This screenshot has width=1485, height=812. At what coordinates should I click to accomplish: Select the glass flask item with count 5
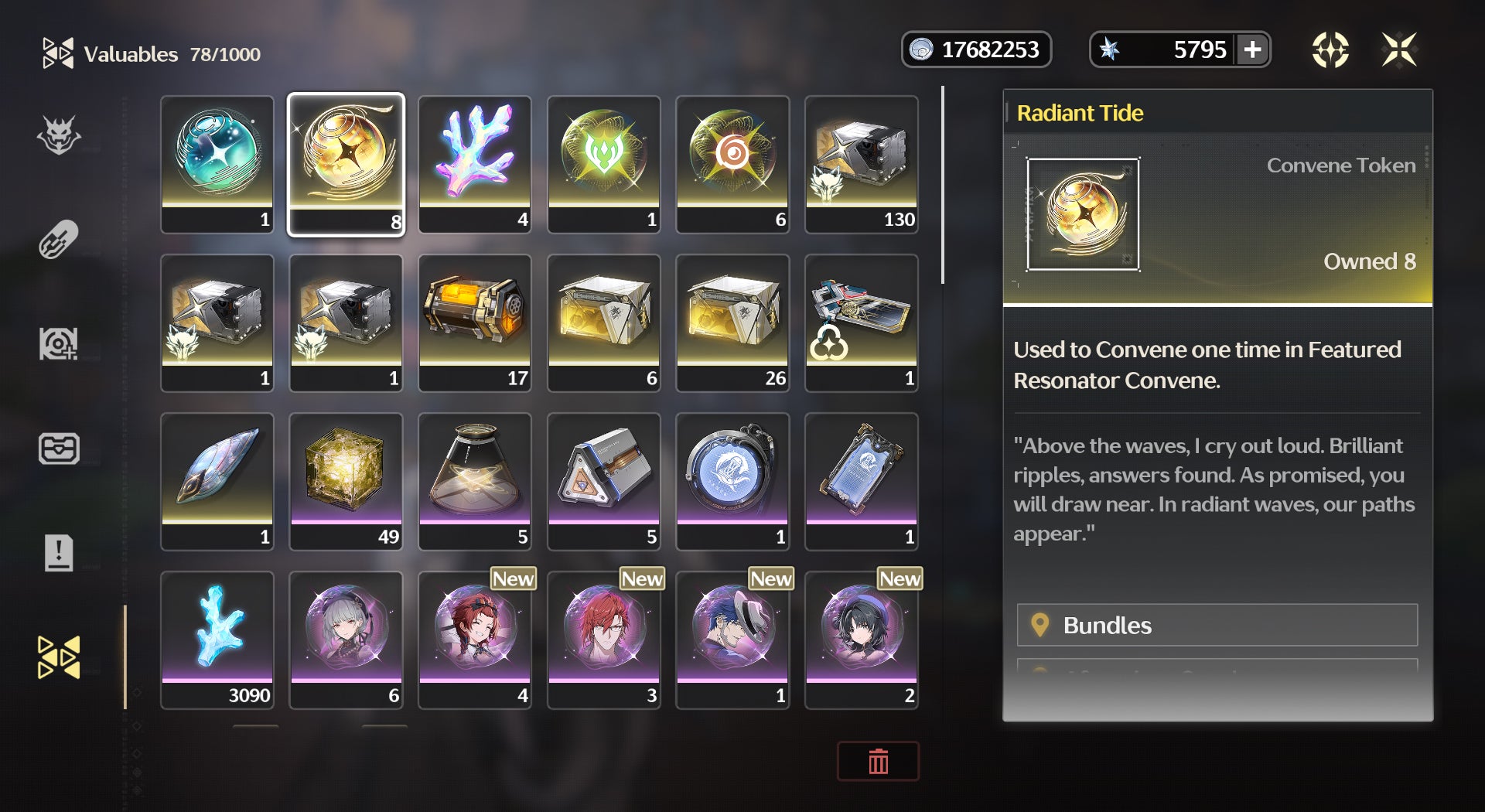click(475, 481)
